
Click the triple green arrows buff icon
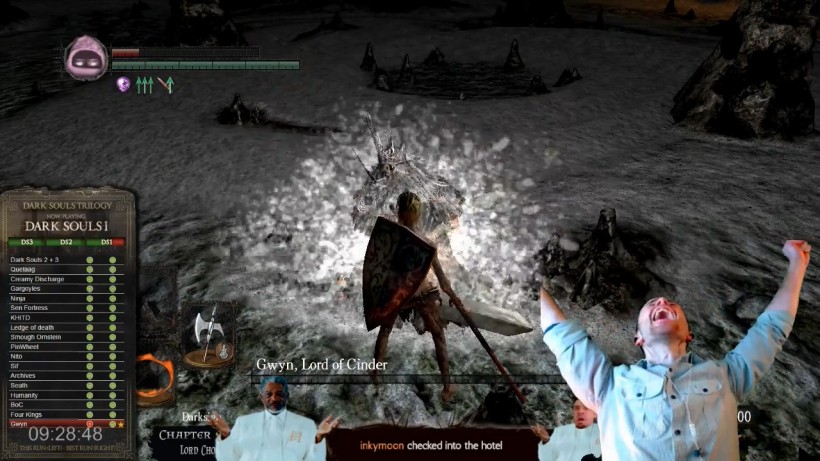[x=145, y=85]
